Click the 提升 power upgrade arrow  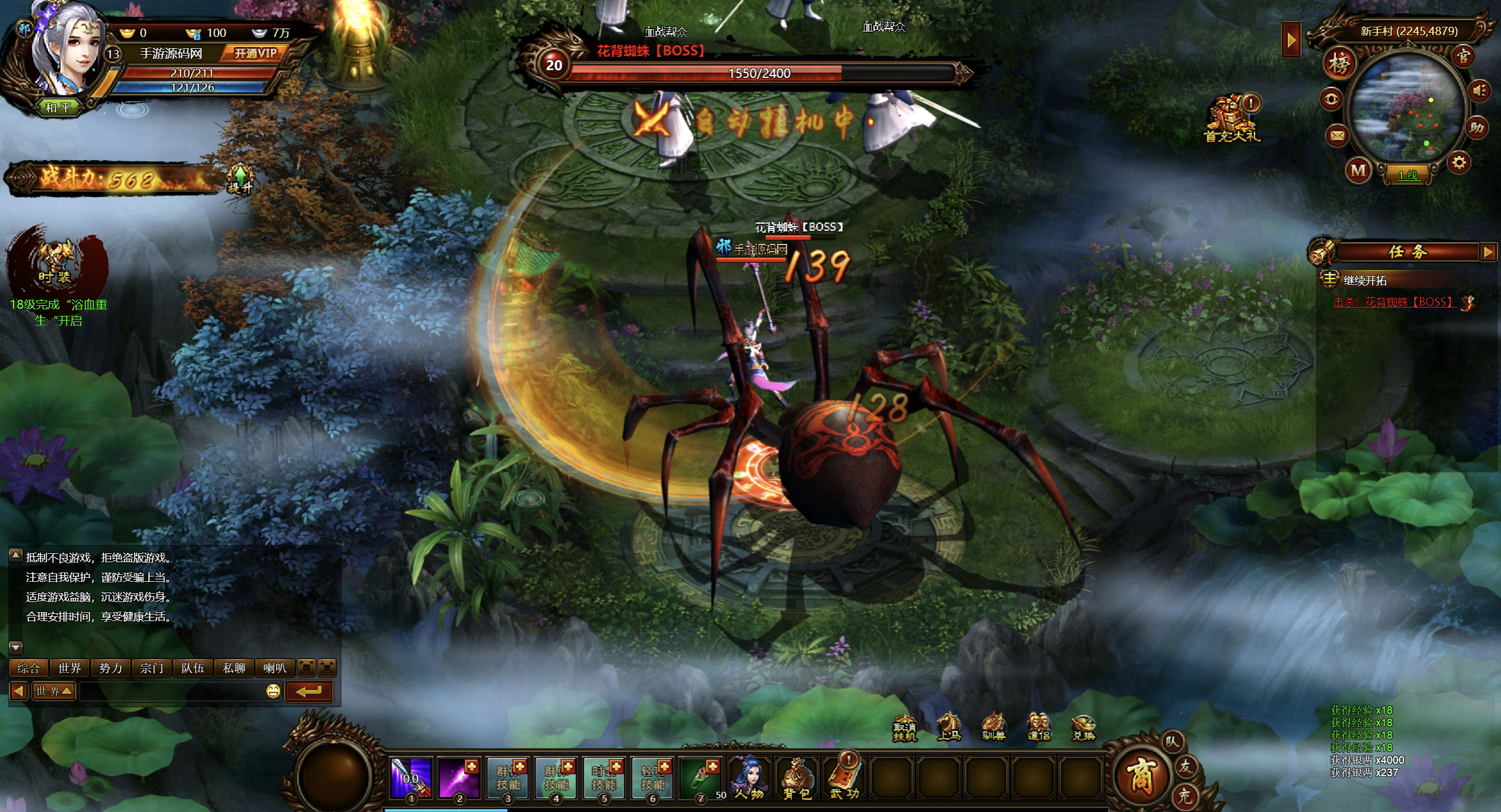click(240, 178)
